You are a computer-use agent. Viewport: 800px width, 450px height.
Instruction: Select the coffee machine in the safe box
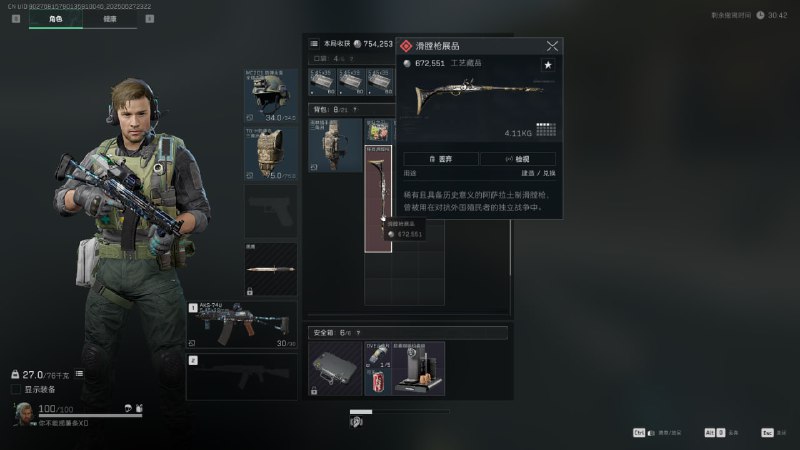click(x=418, y=369)
